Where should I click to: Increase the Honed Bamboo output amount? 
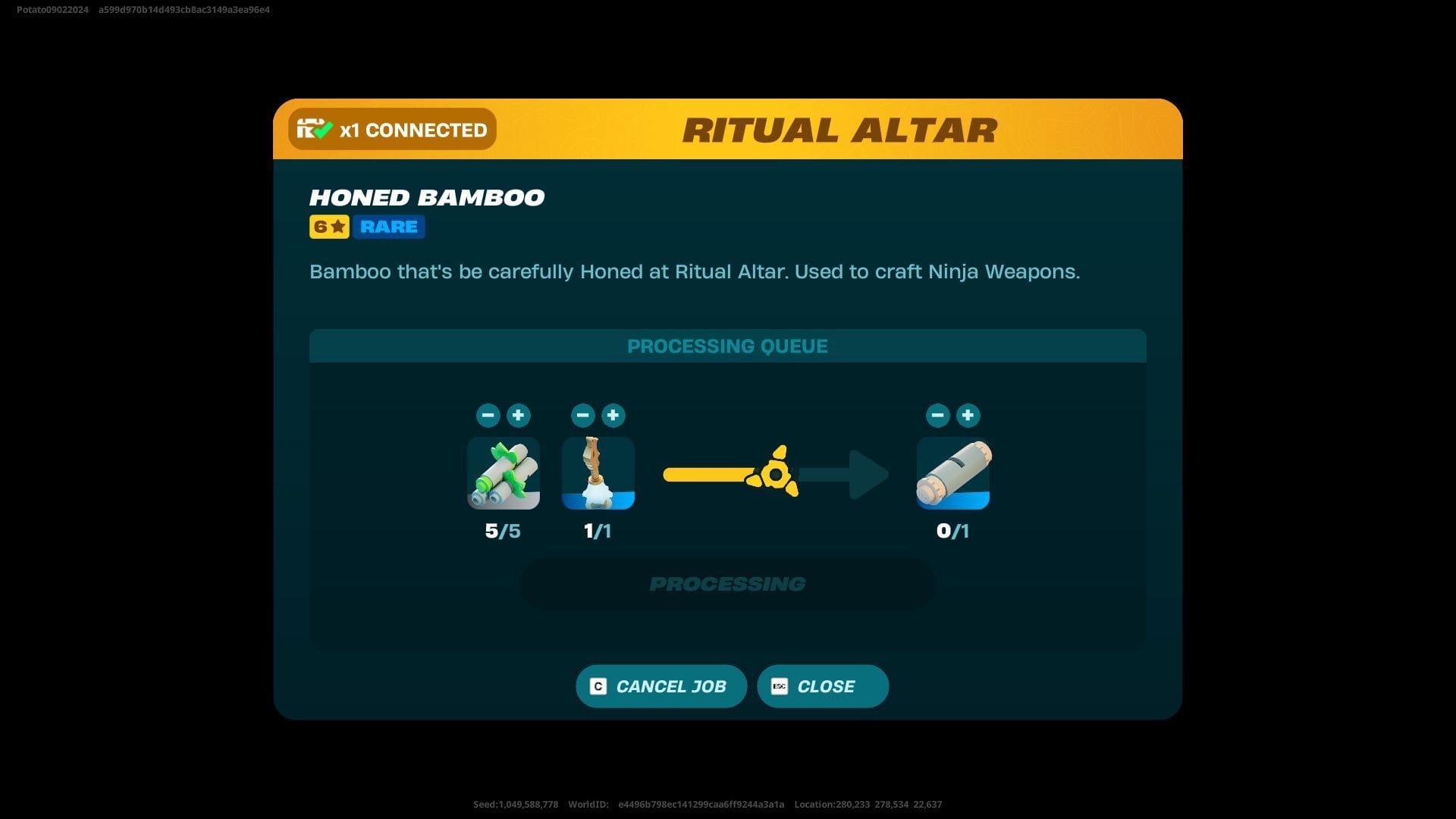tap(968, 415)
